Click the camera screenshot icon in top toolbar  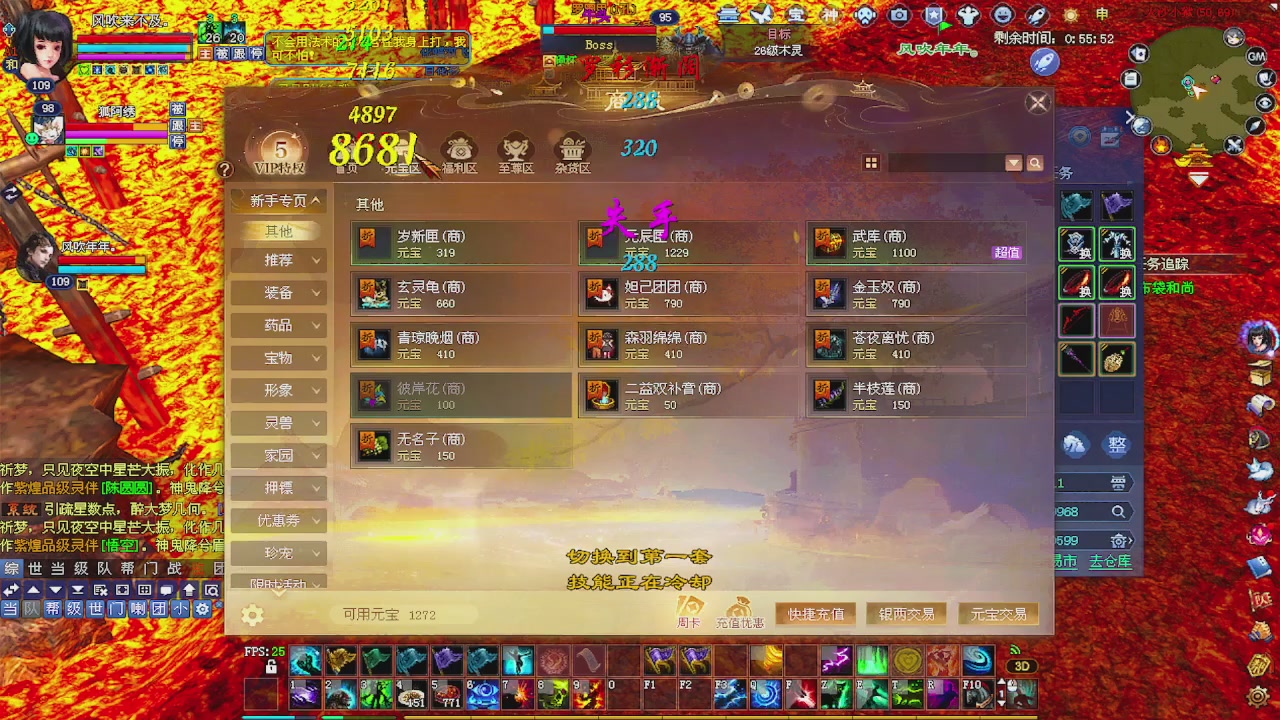[x=898, y=14]
